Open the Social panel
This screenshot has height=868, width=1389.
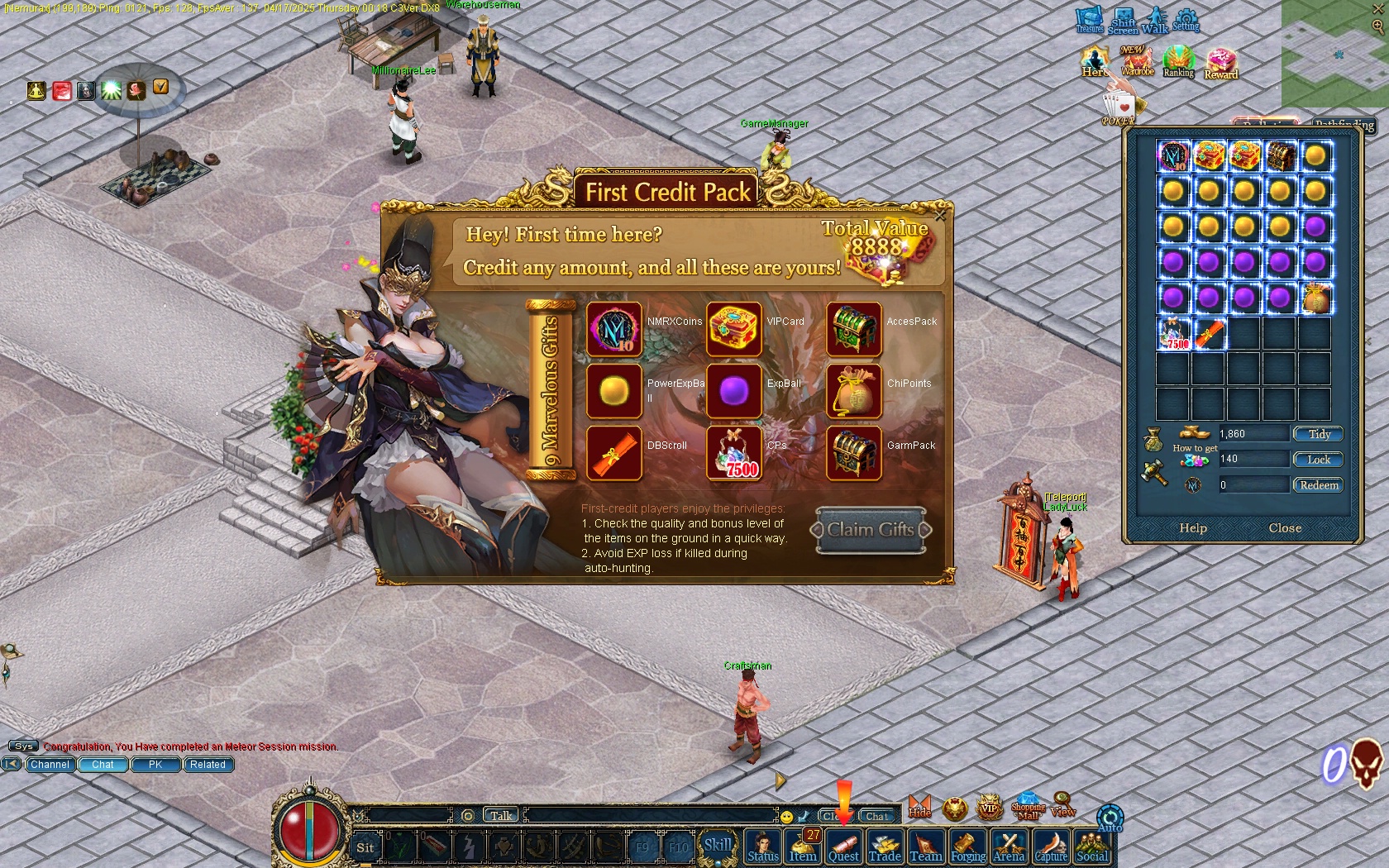tap(1092, 847)
